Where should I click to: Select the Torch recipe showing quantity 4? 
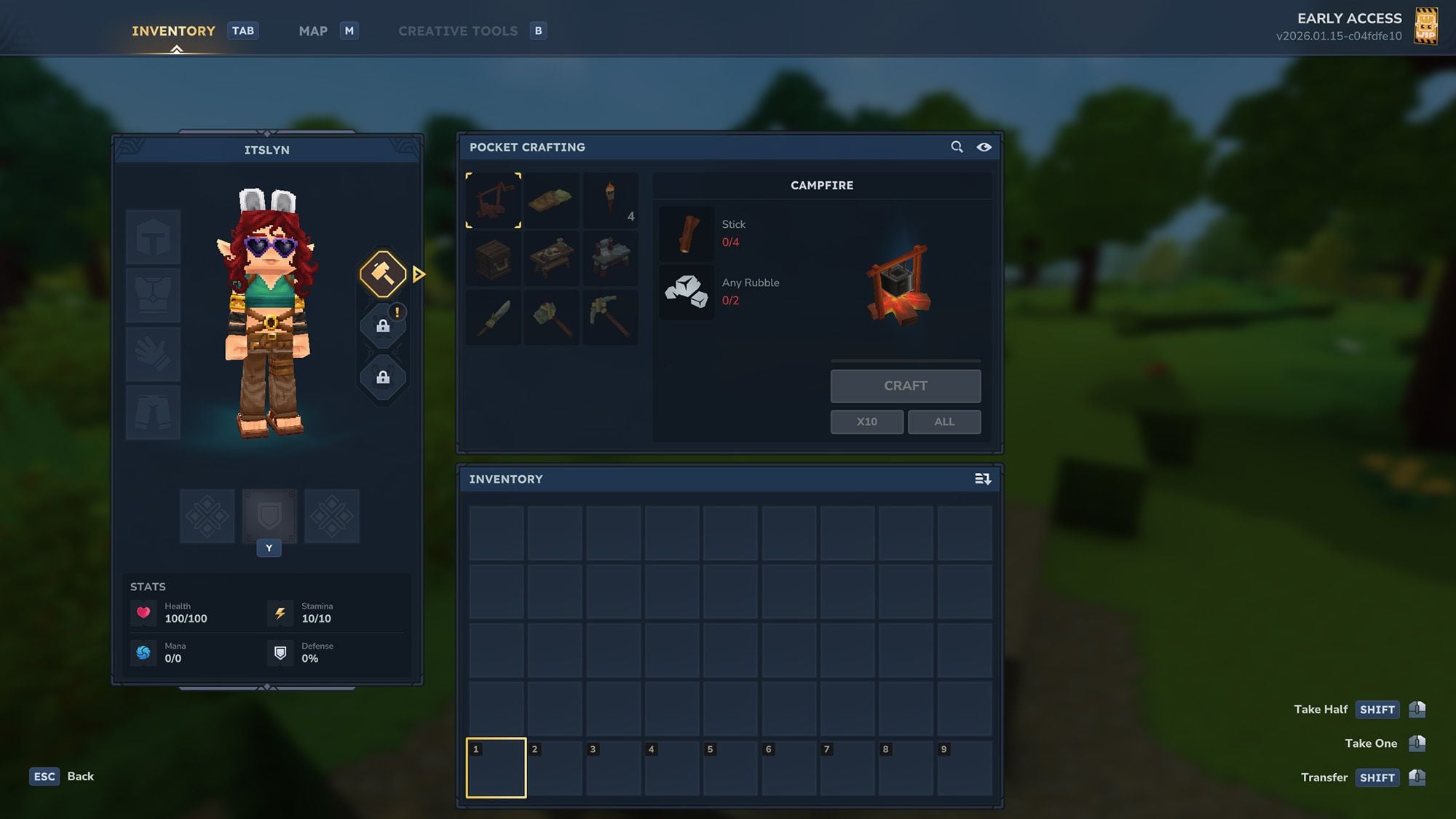(610, 200)
